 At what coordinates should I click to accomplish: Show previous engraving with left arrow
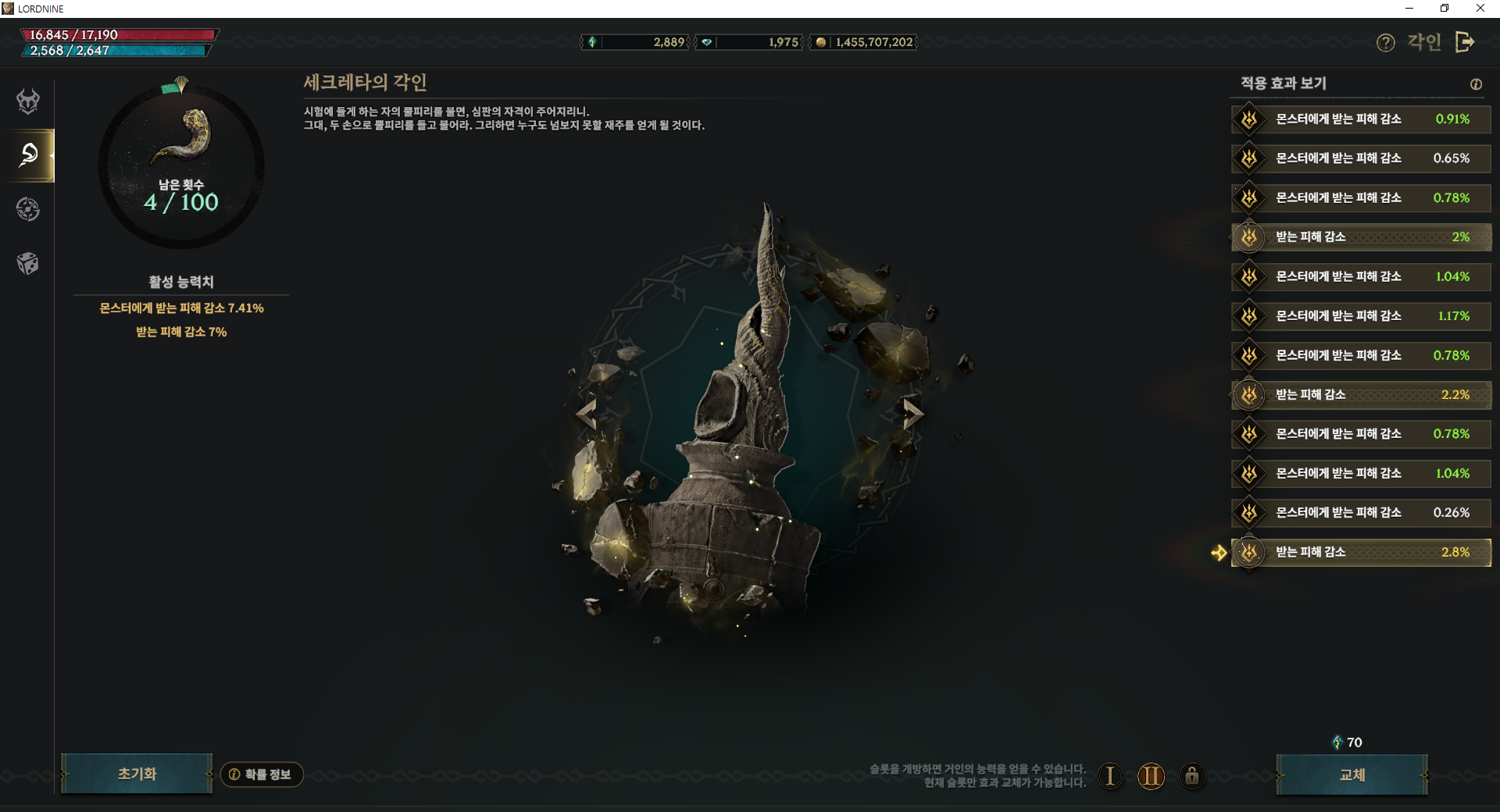(587, 413)
